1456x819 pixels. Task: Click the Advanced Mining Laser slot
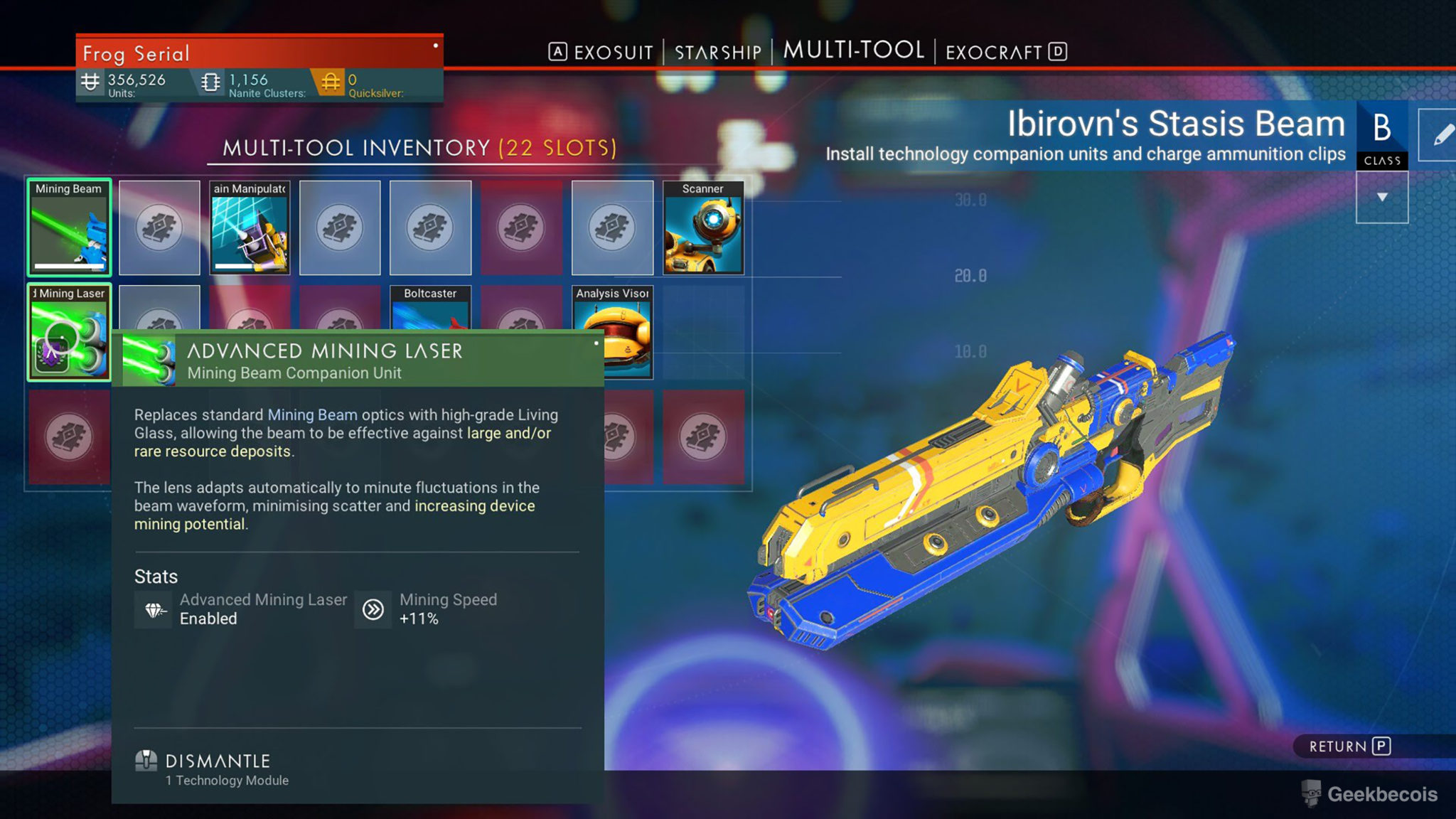coord(69,332)
